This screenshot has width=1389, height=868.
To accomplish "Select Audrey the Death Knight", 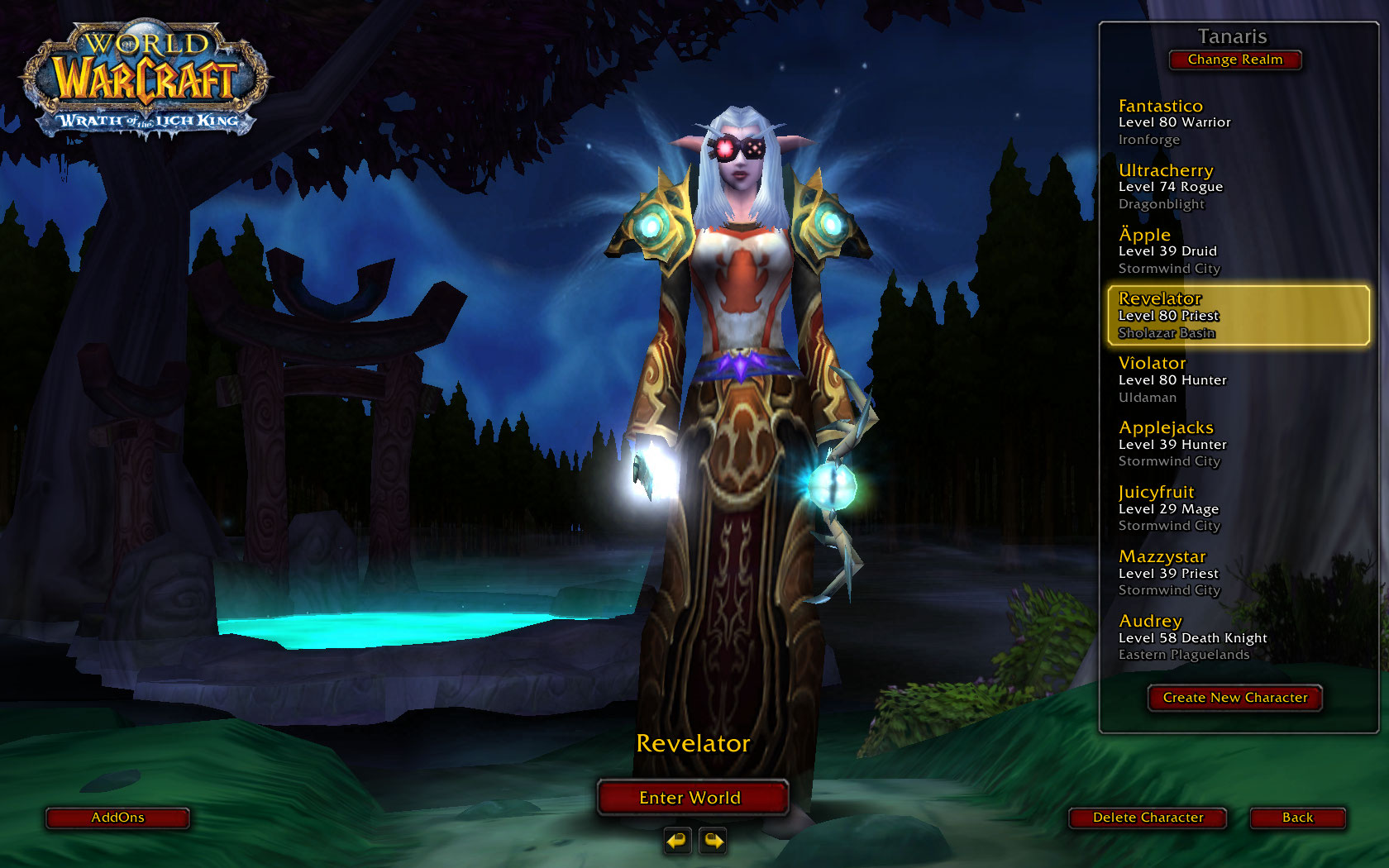I will click(1236, 637).
